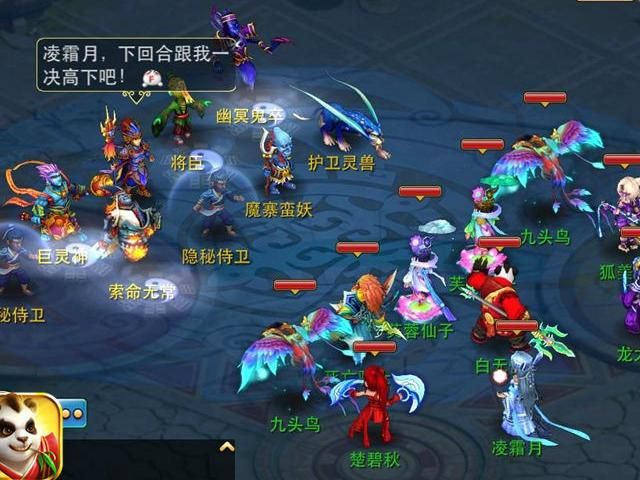Tap the panda avatar icon
The height and width of the screenshot is (480, 640).
30,436
